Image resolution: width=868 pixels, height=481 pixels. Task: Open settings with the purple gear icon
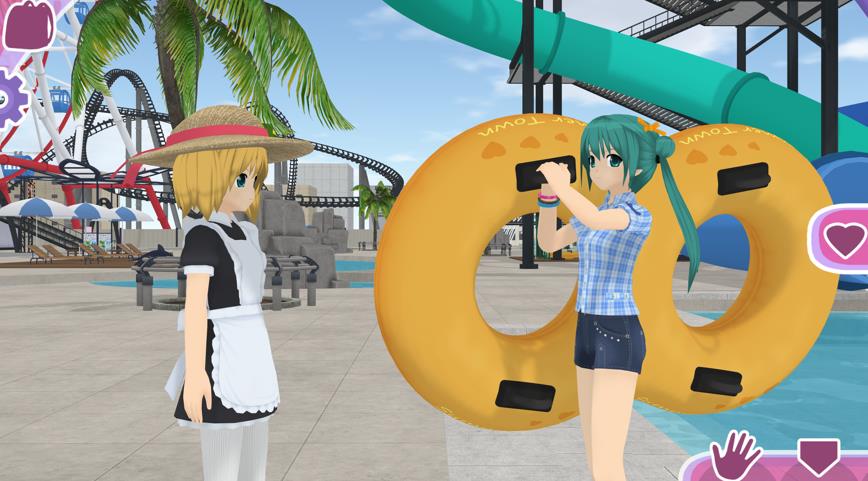(9, 97)
